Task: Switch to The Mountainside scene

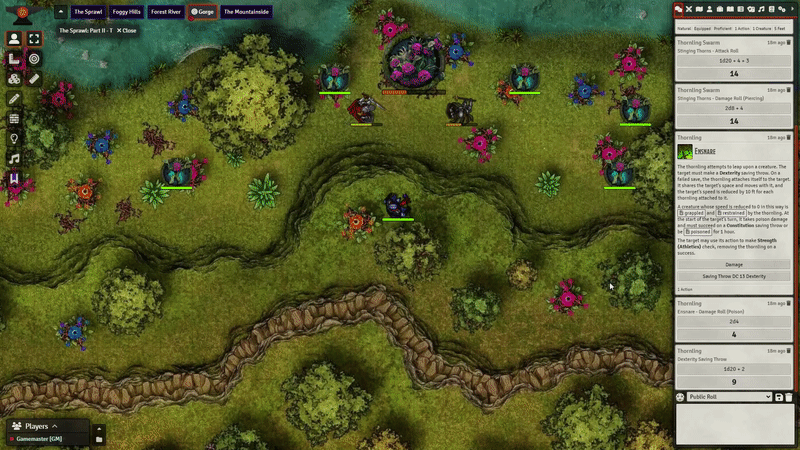Action: [x=244, y=12]
